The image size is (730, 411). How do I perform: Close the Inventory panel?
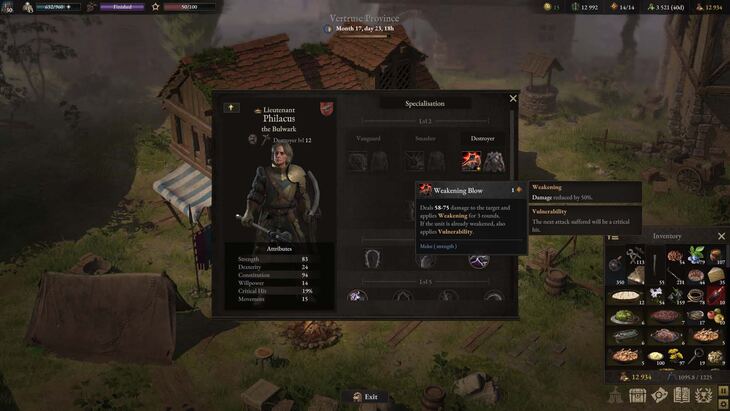721,236
